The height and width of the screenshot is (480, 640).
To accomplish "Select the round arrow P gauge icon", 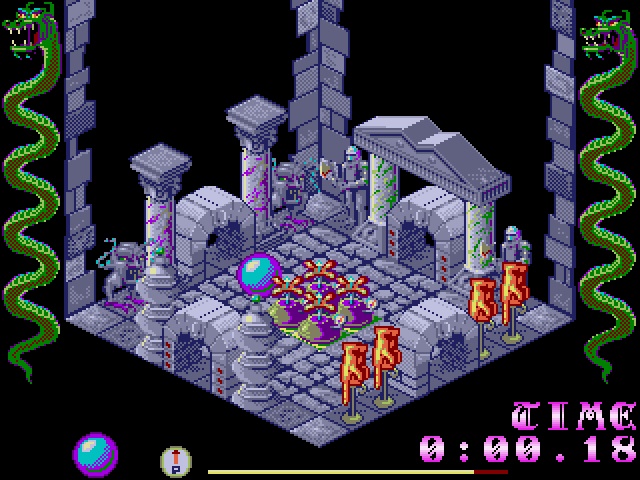I will pos(176,460).
